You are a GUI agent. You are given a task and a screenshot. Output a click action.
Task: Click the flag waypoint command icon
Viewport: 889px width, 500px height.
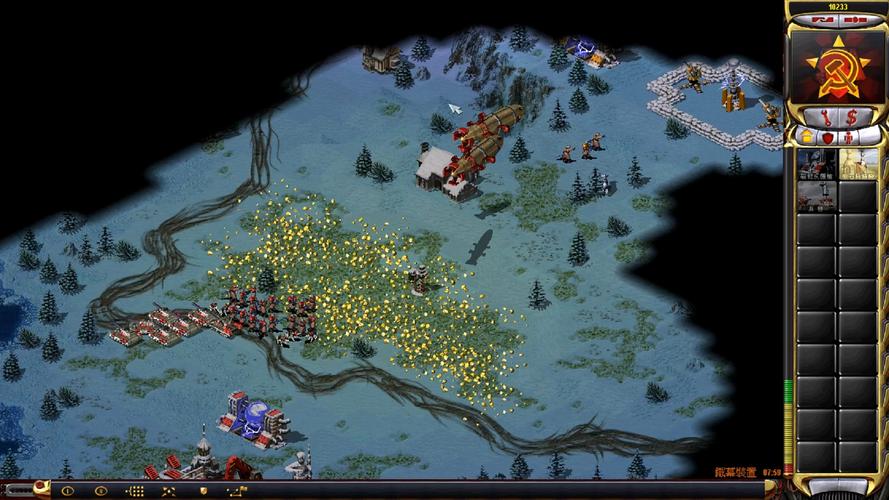point(237,491)
